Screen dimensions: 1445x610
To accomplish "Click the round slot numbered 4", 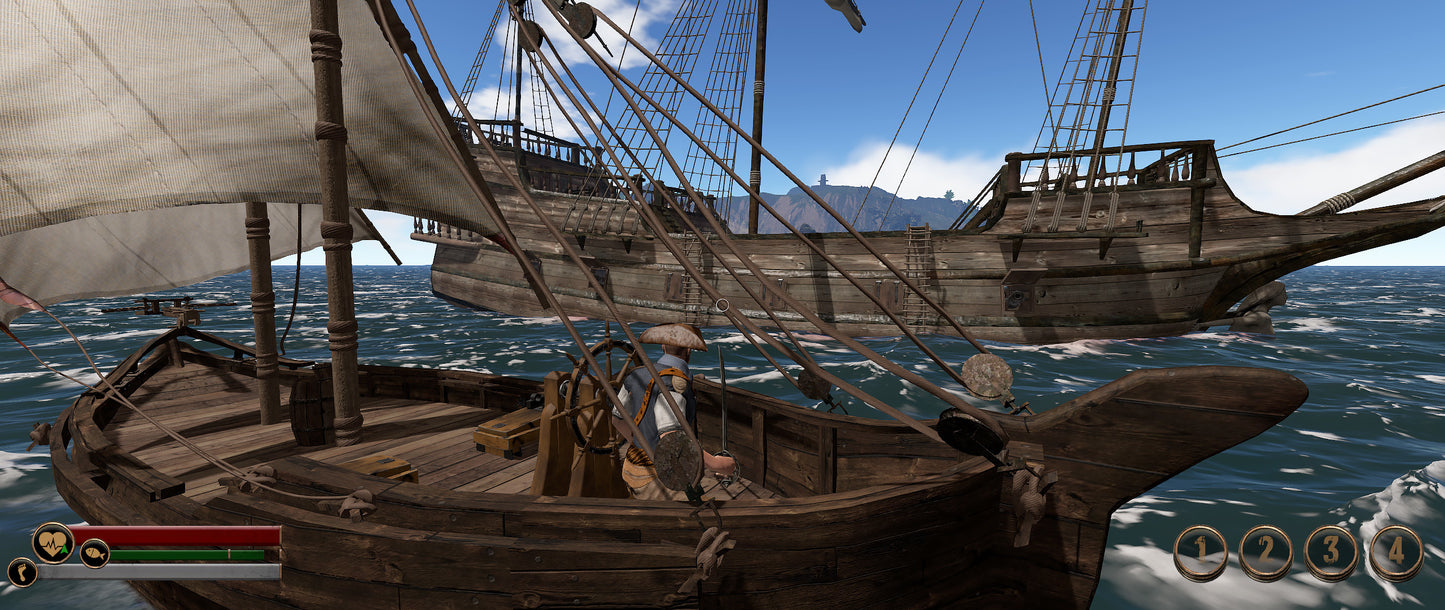I will tap(1396, 553).
